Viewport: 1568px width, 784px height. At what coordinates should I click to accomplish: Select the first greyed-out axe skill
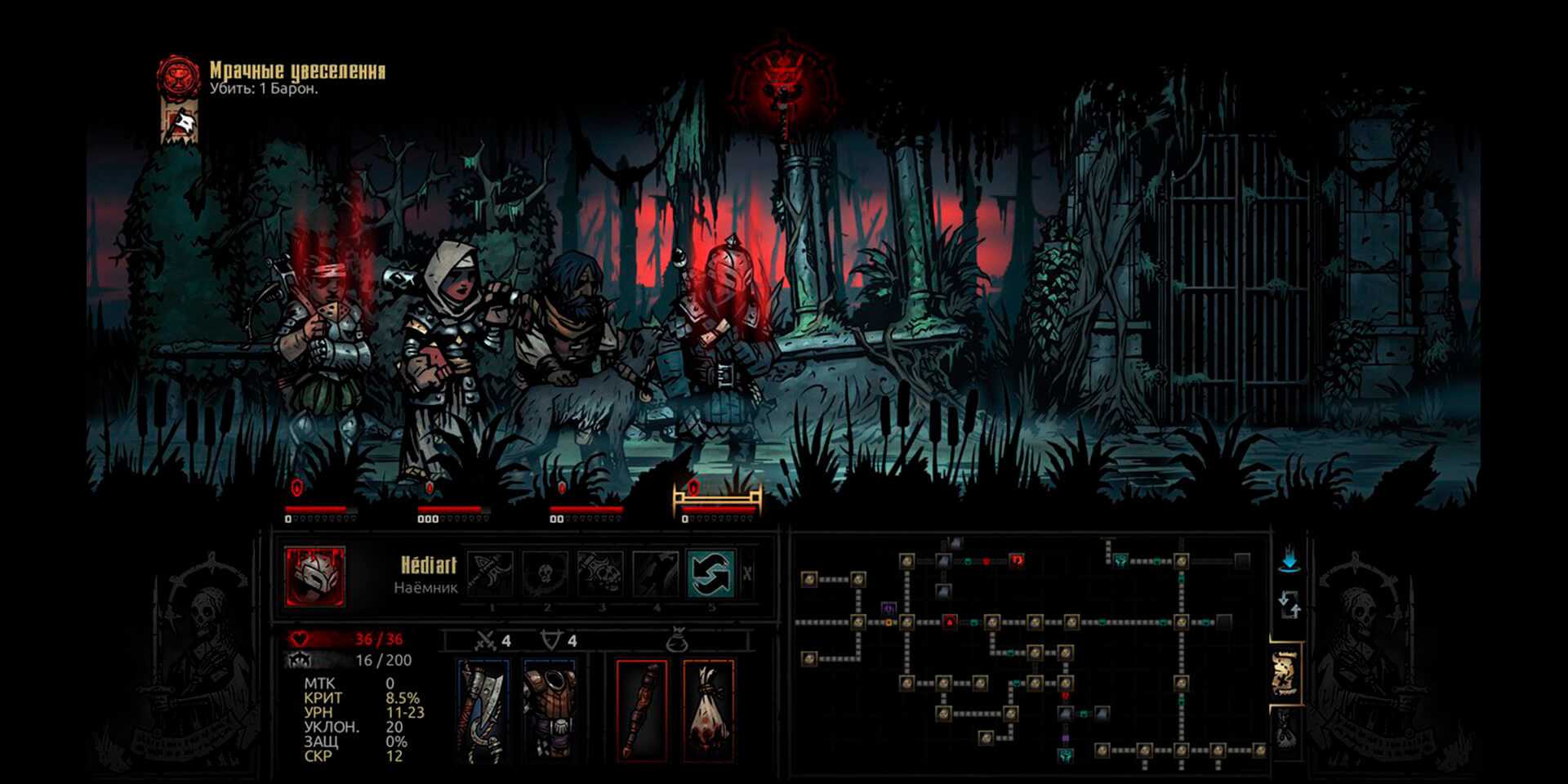coord(490,573)
